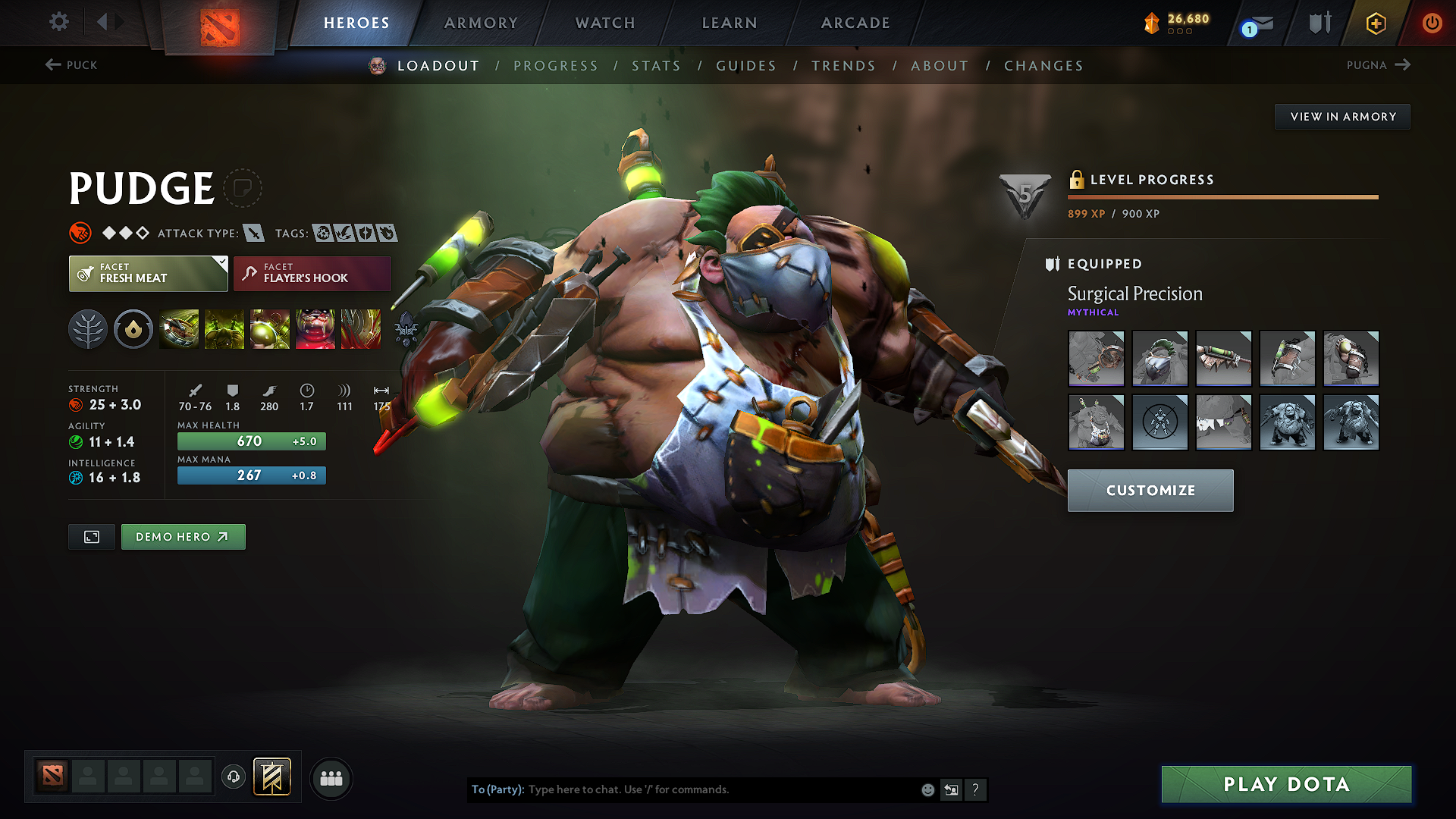Open the settings gear menu
The width and height of the screenshot is (1456, 819).
[x=58, y=22]
